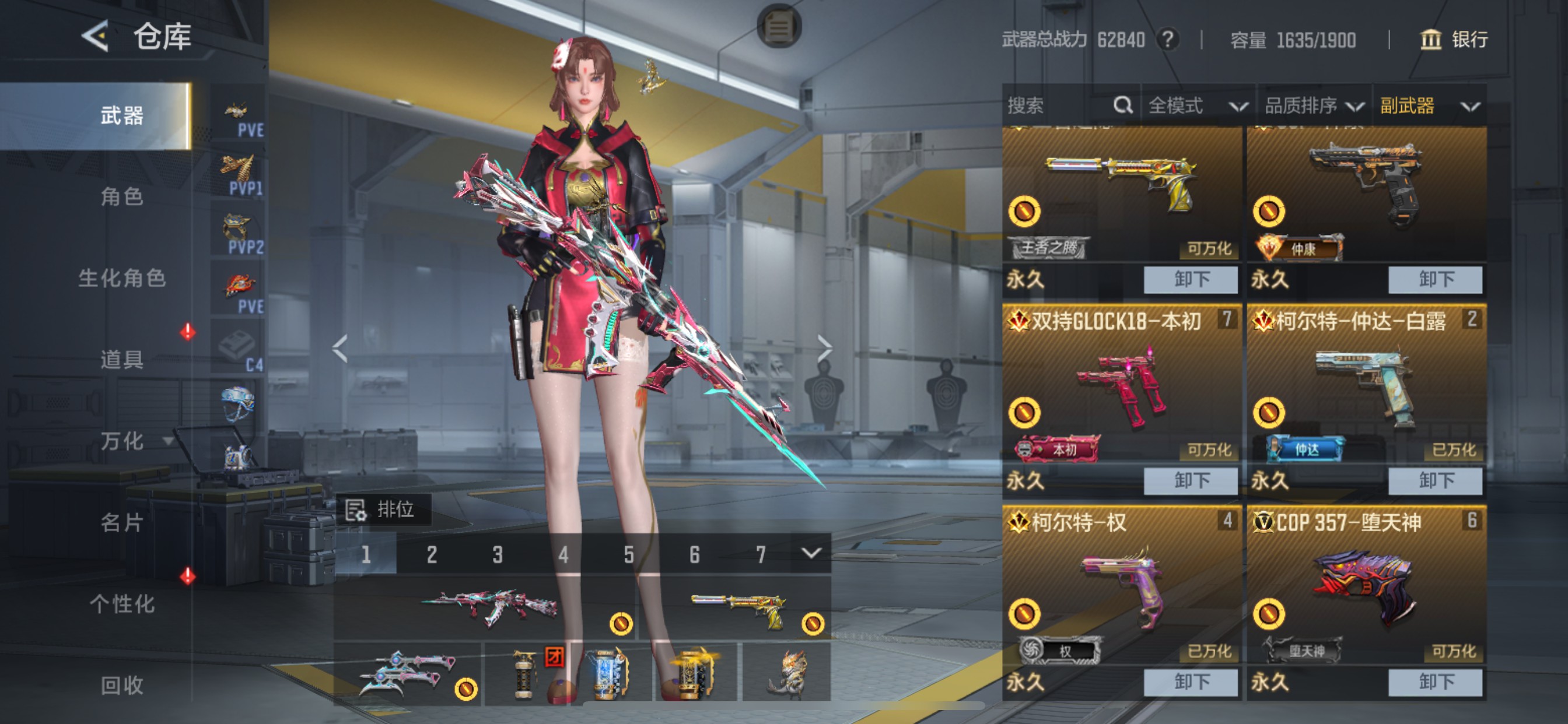
Task: Go back from the 仓库 warehouse screen
Action: tap(96, 37)
